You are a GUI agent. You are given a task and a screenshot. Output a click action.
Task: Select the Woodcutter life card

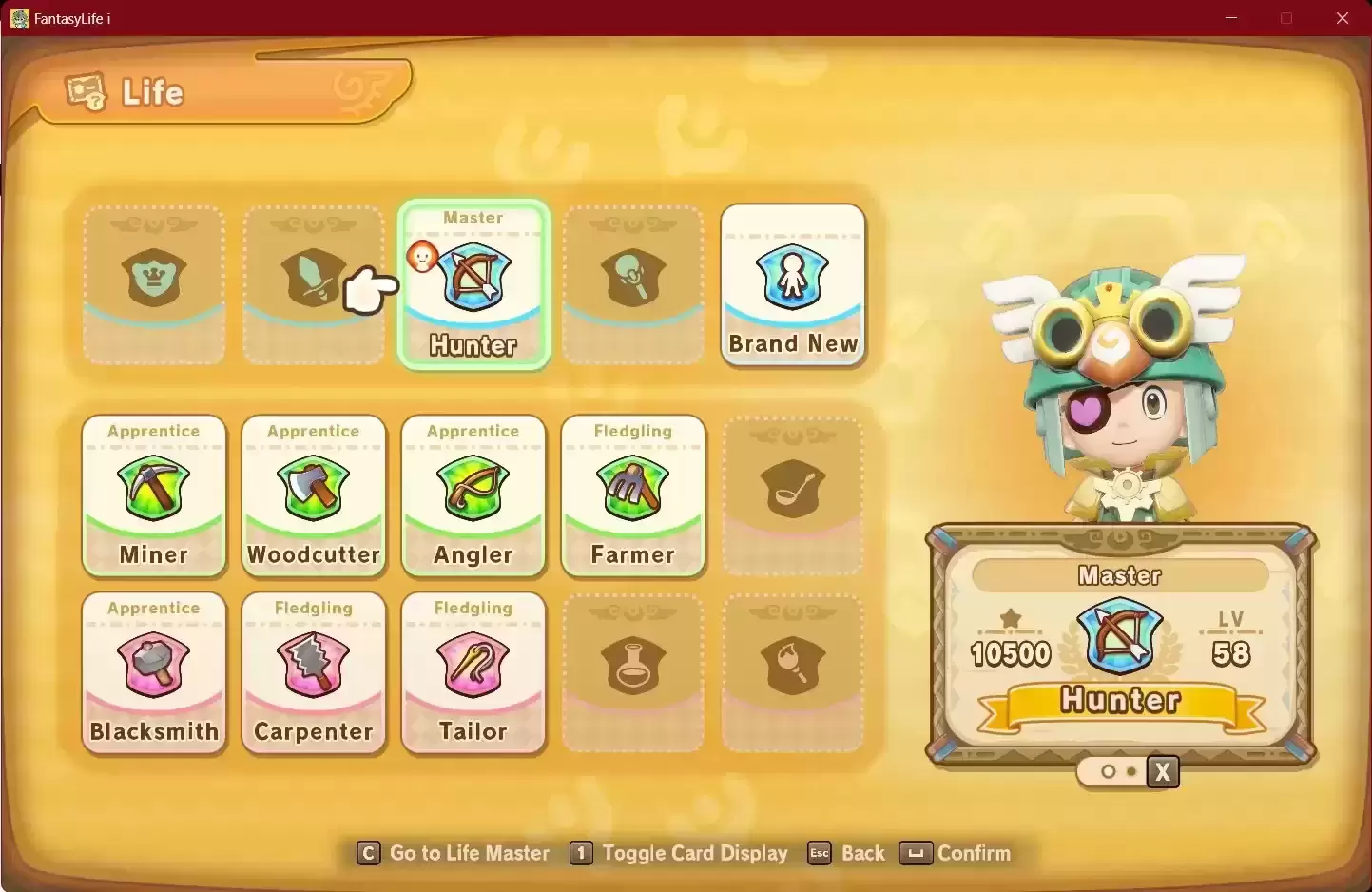click(x=314, y=496)
